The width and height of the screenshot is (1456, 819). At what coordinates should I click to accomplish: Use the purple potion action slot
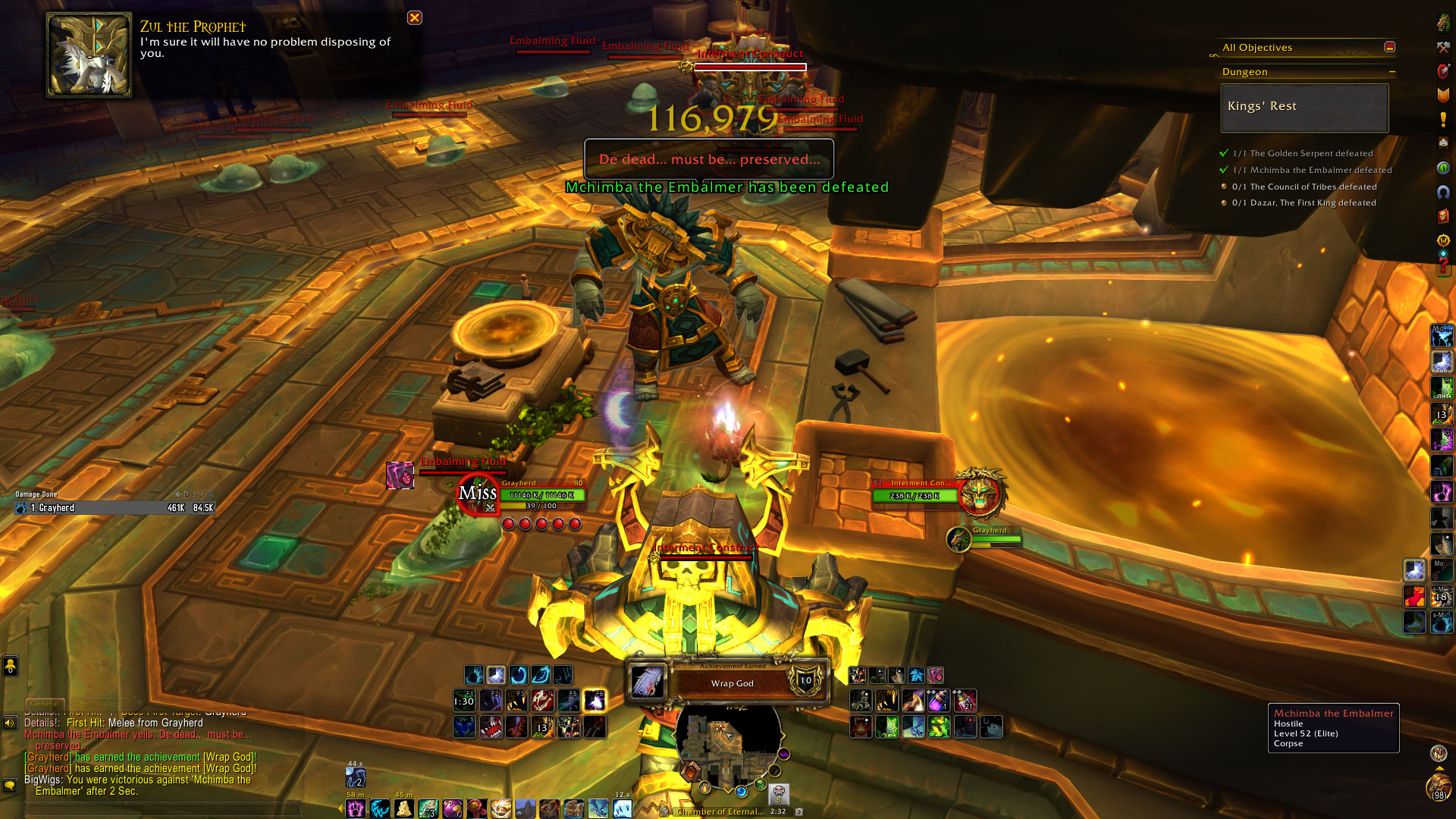pyautogui.click(x=938, y=701)
